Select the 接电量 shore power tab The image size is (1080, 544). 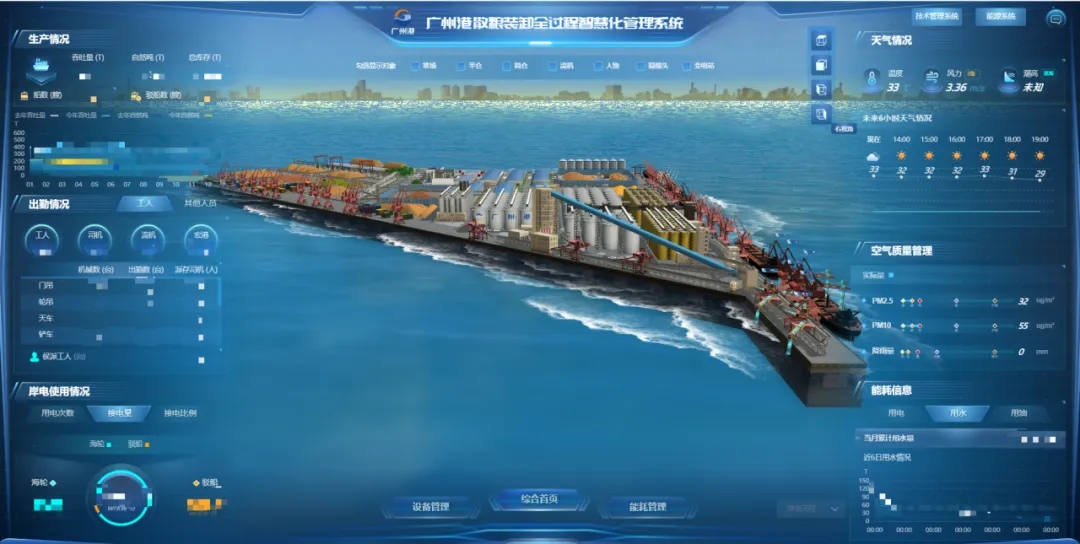(x=118, y=413)
